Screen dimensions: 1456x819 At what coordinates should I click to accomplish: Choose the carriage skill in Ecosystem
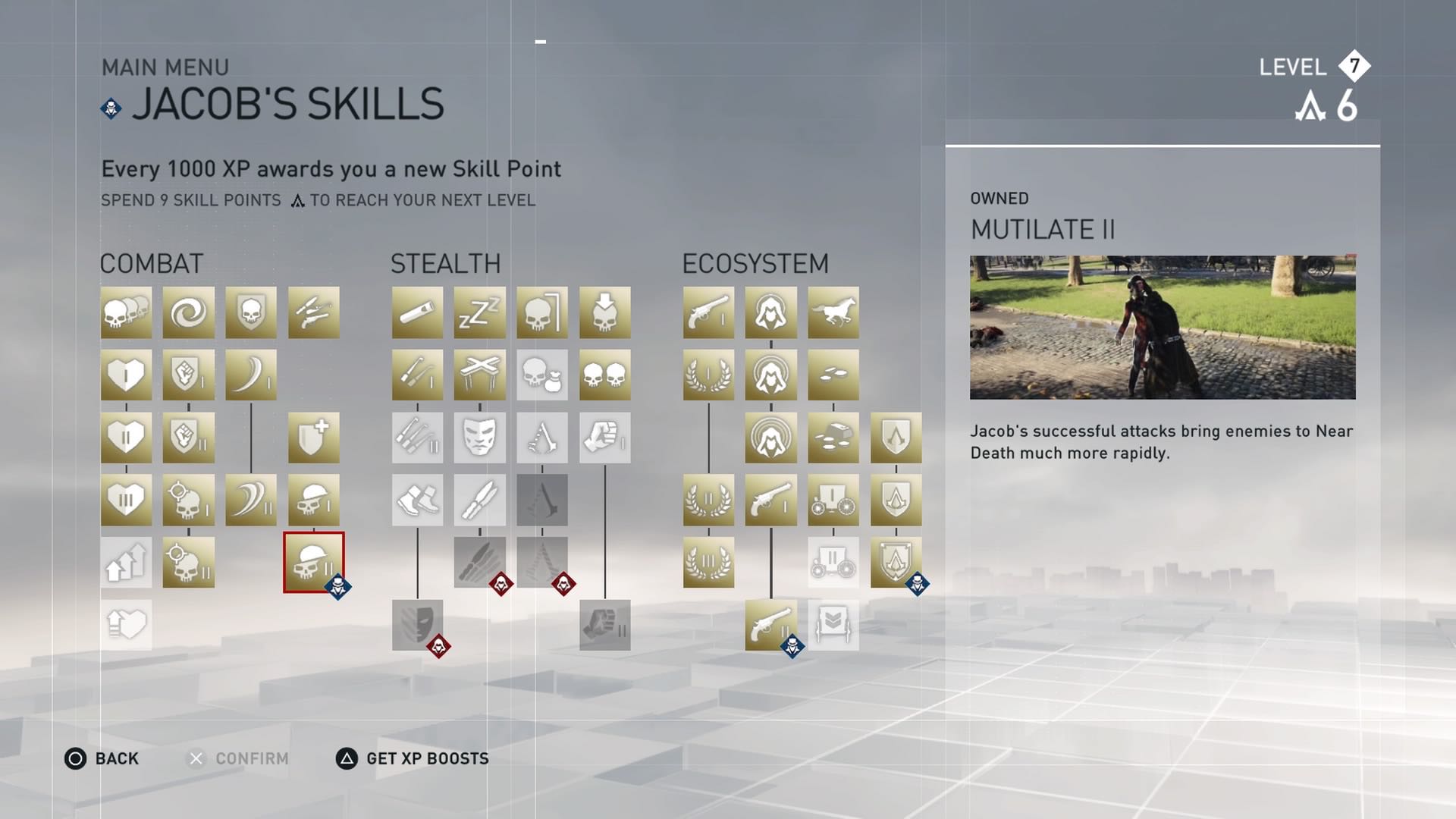(833, 500)
